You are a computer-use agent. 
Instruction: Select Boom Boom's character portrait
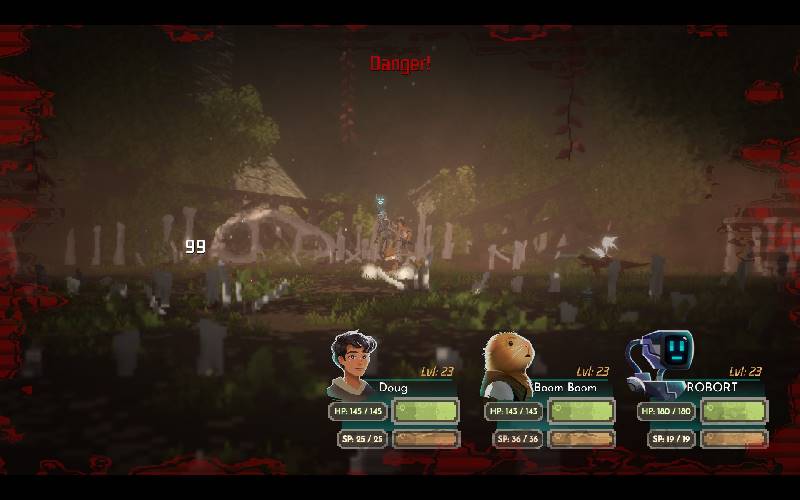click(x=508, y=364)
